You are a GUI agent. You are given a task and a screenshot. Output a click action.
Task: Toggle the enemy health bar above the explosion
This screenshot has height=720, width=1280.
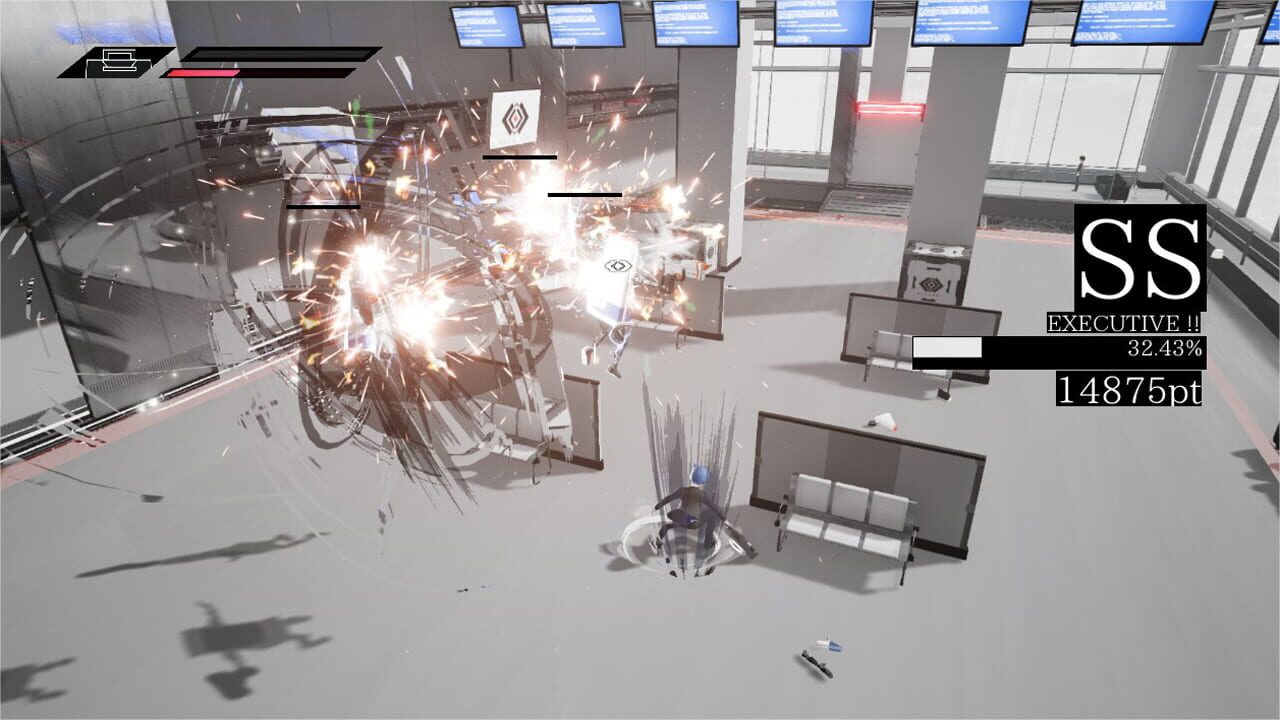pyautogui.click(x=520, y=156)
